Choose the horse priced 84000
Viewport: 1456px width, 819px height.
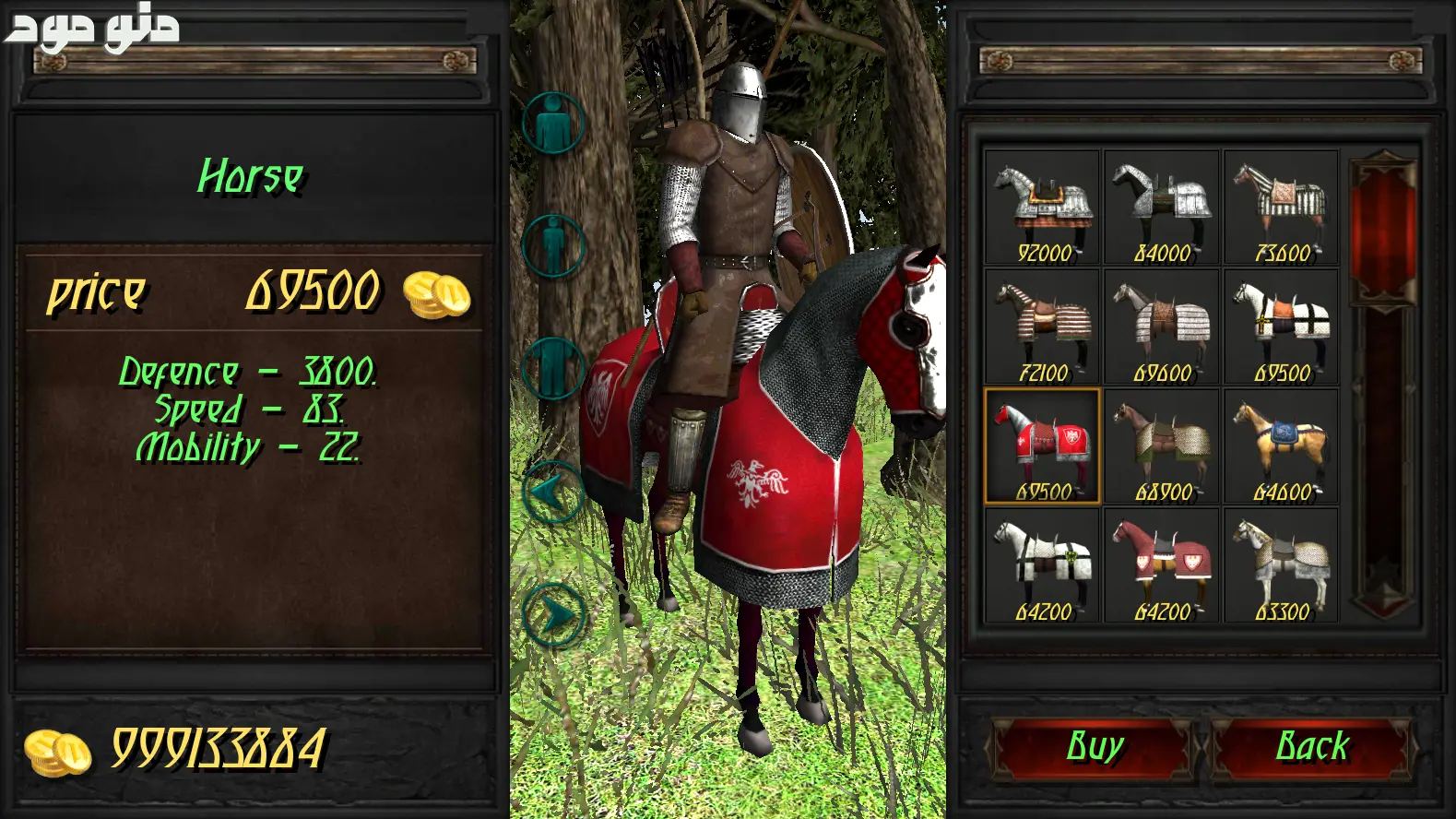1162,208
